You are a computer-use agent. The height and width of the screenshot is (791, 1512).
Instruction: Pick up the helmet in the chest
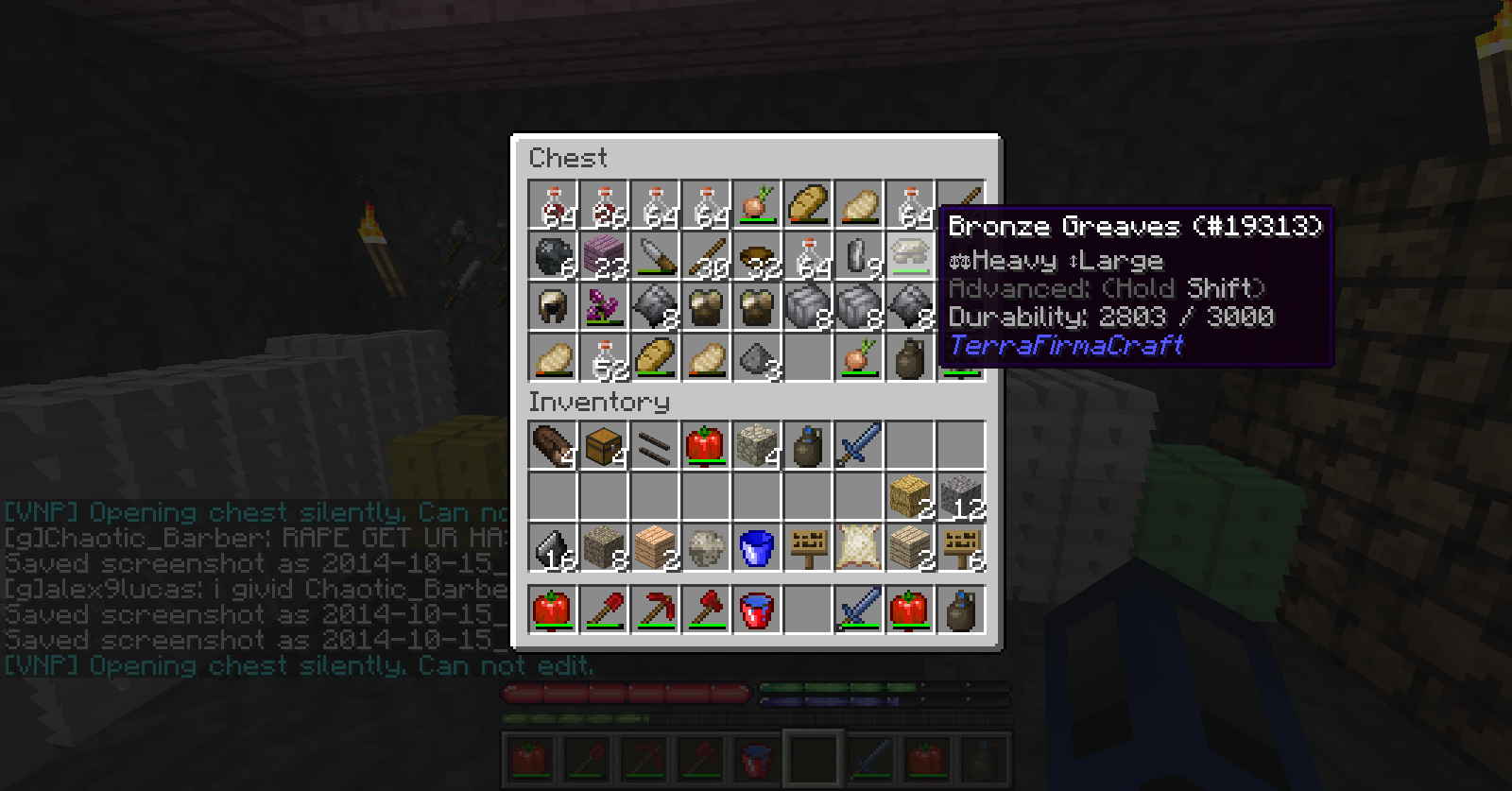553,307
